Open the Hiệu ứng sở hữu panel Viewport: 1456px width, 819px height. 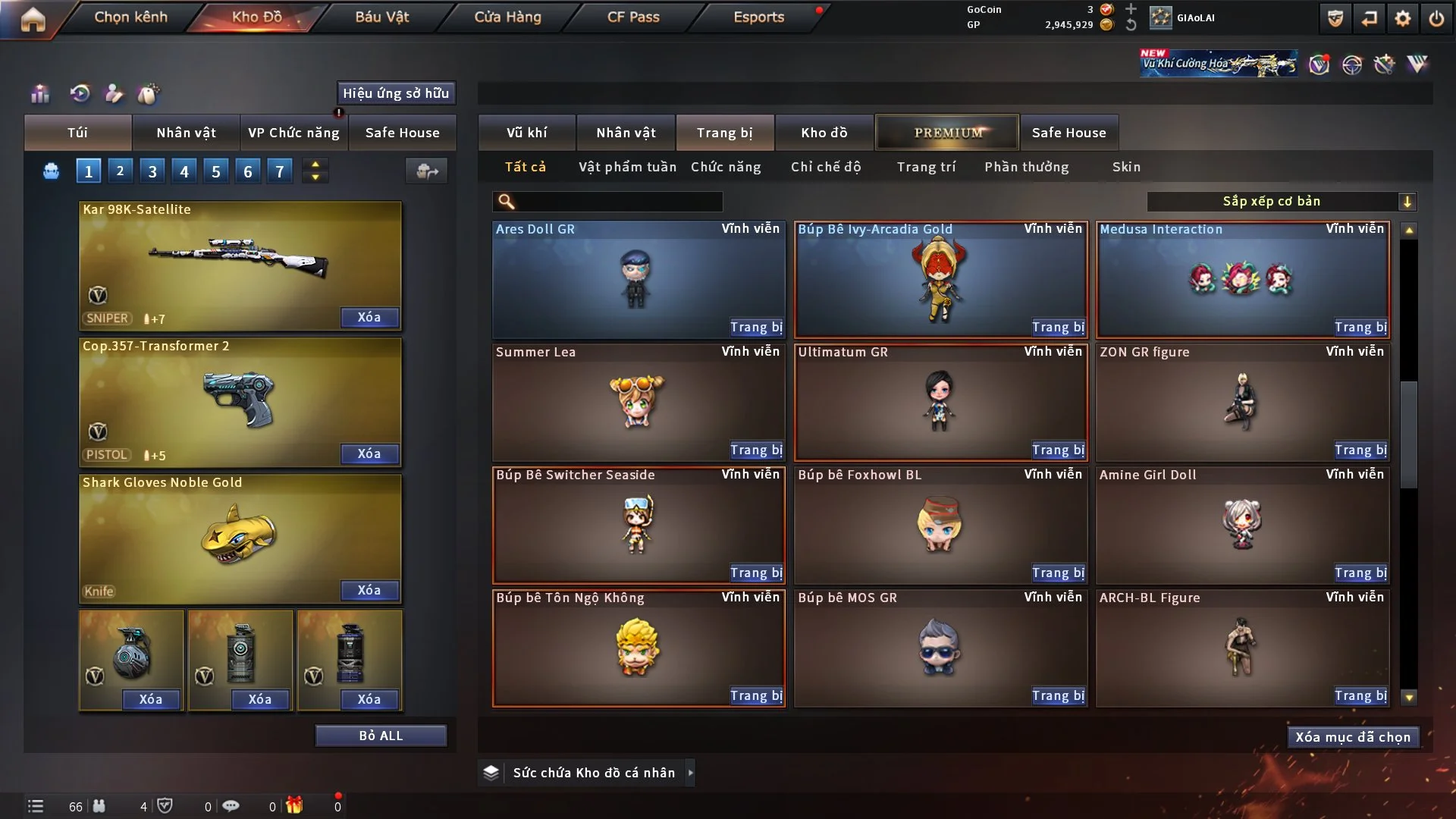(395, 93)
